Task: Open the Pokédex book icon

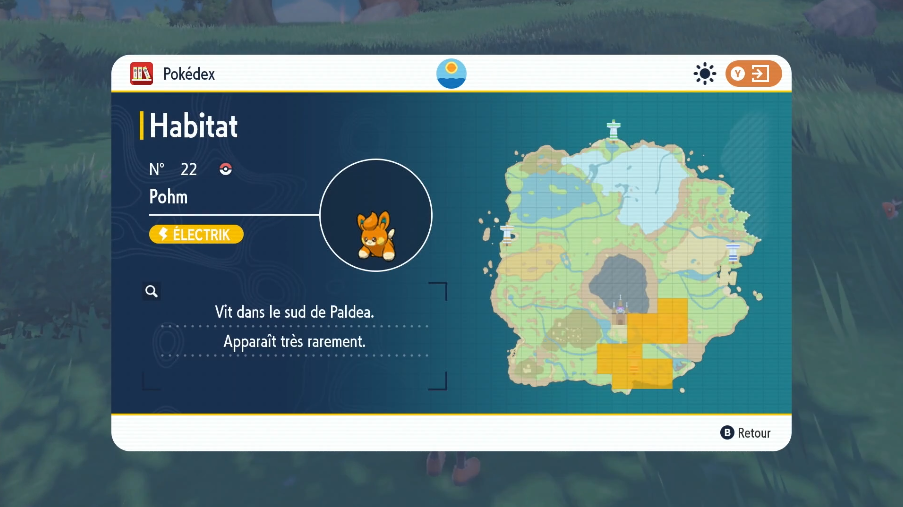Action: pos(142,73)
